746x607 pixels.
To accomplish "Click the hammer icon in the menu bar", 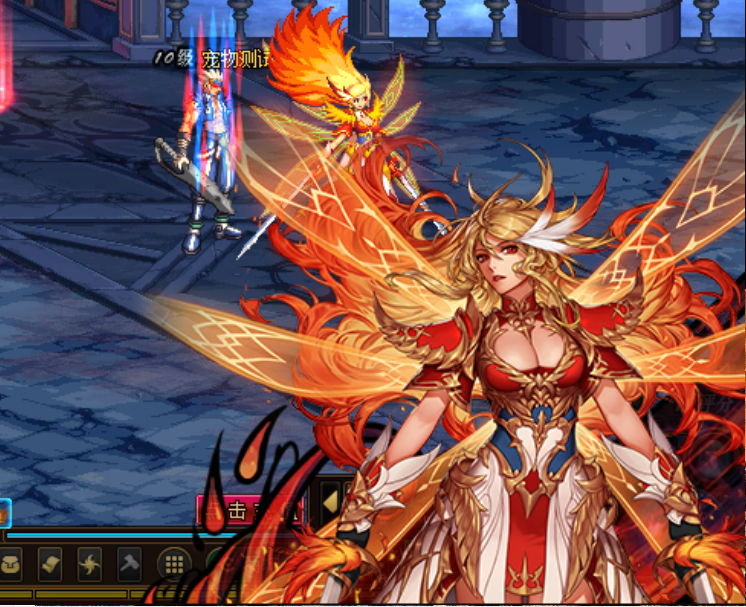I will pos(130,565).
